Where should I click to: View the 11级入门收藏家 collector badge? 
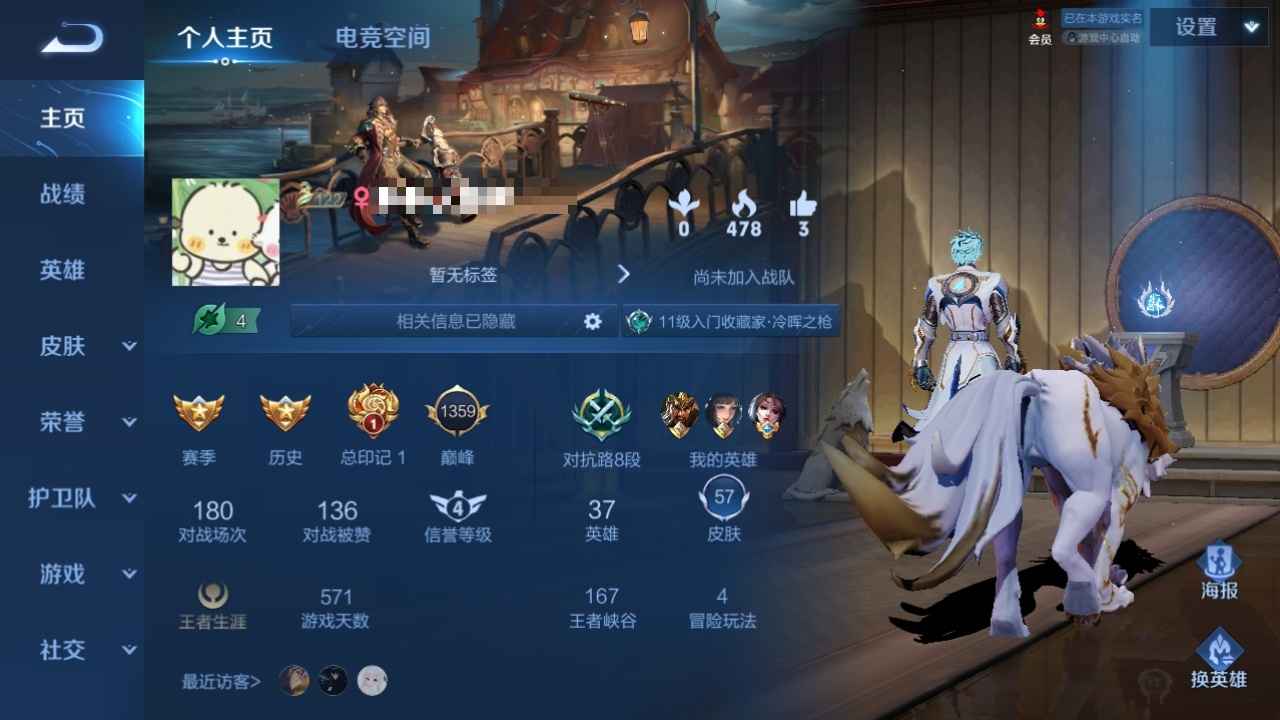(x=732, y=322)
